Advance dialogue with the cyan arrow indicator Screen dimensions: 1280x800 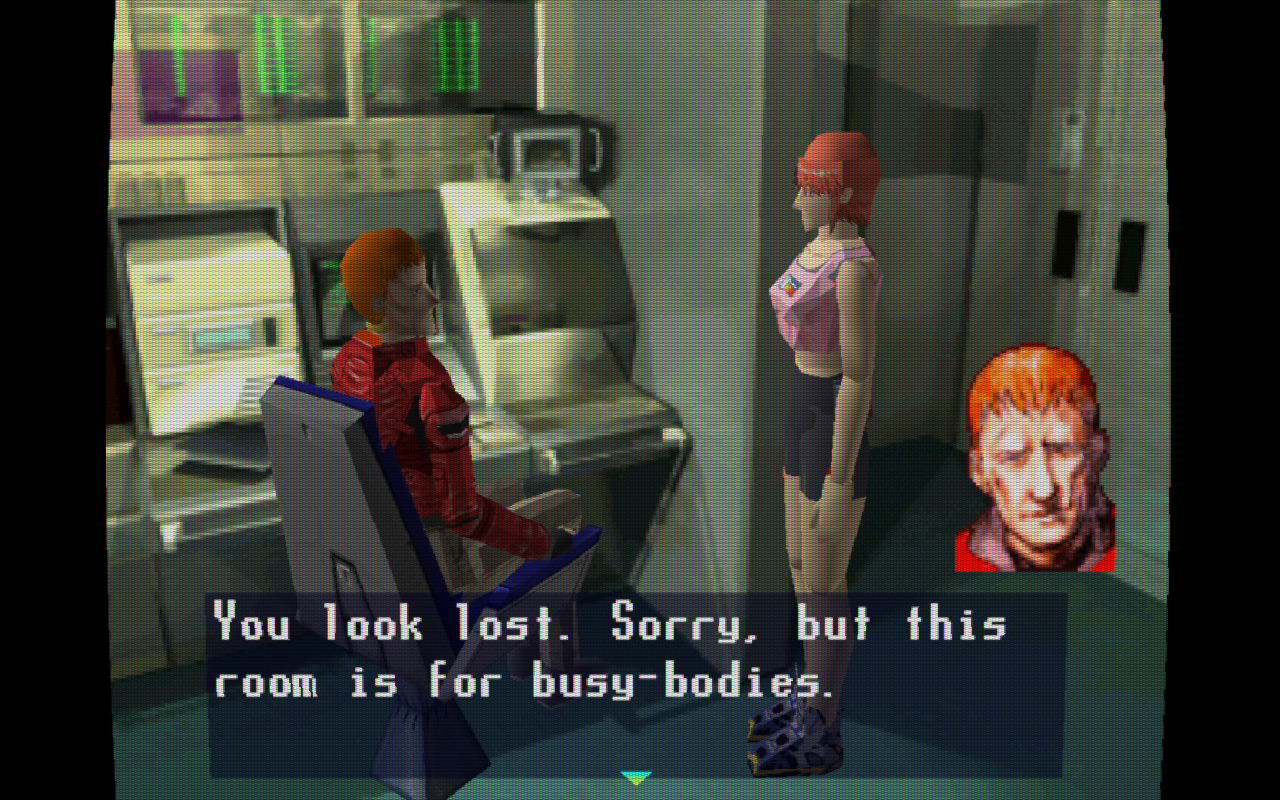pyautogui.click(x=635, y=776)
